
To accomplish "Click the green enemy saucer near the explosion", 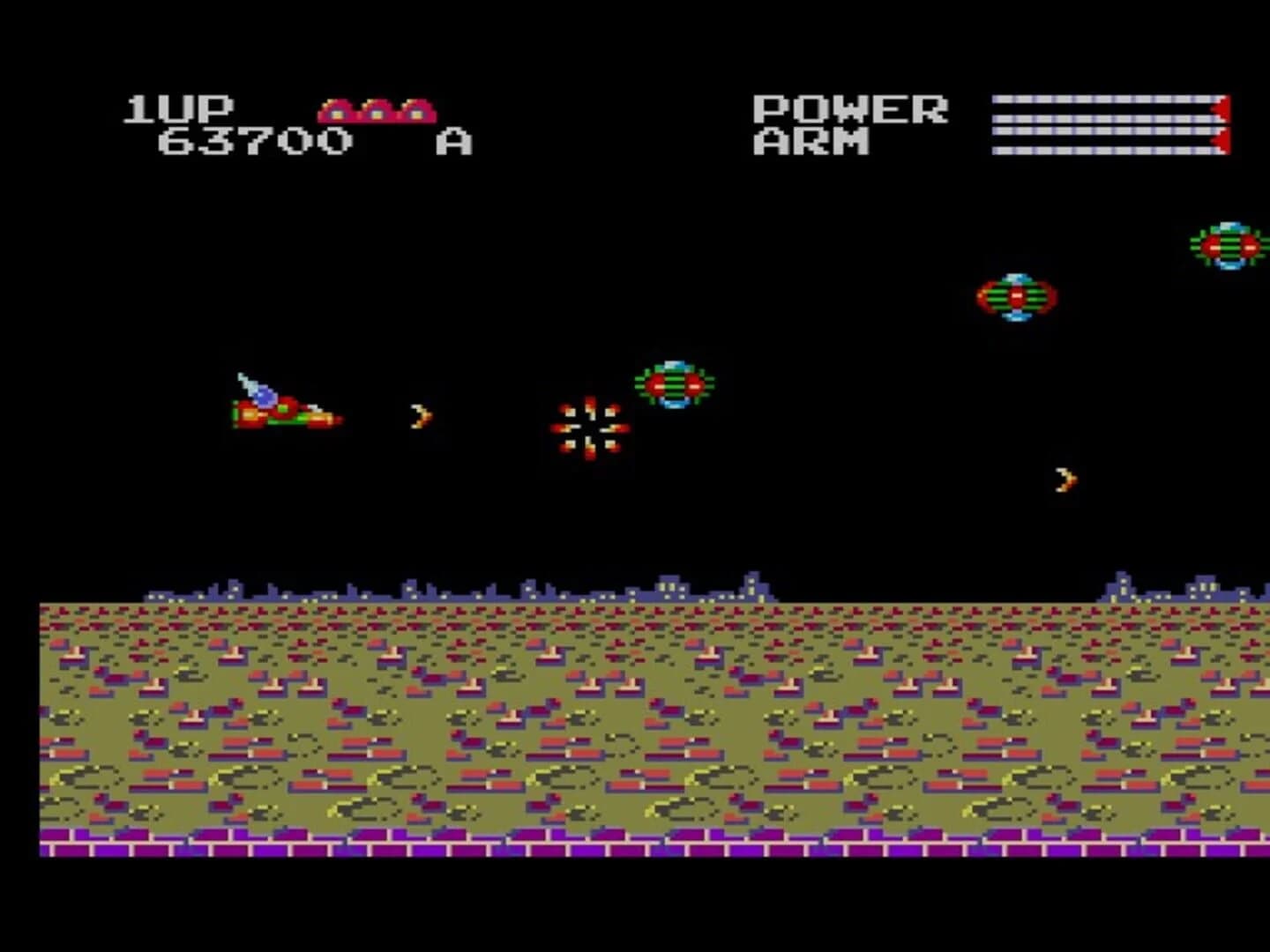I will click(x=675, y=385).
